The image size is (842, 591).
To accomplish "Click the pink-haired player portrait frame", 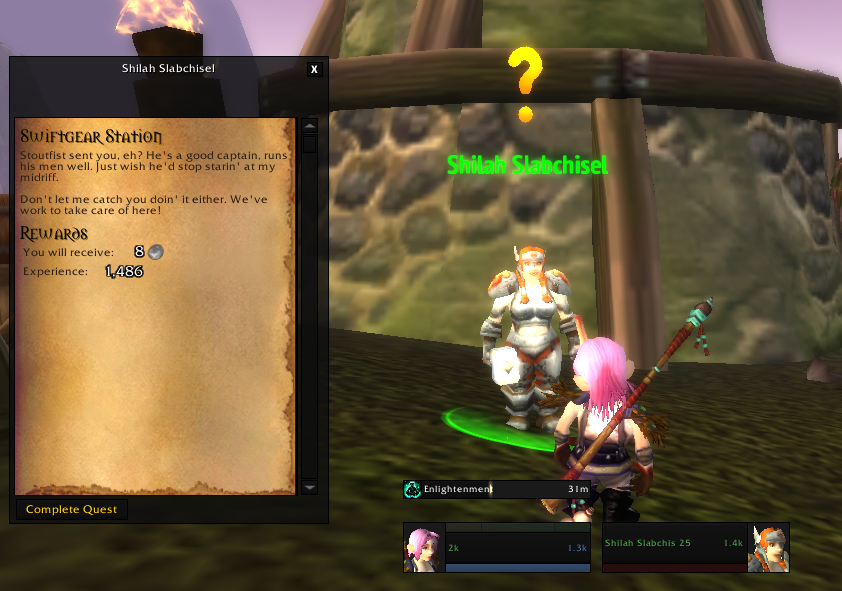I will [x=424, y=548].
